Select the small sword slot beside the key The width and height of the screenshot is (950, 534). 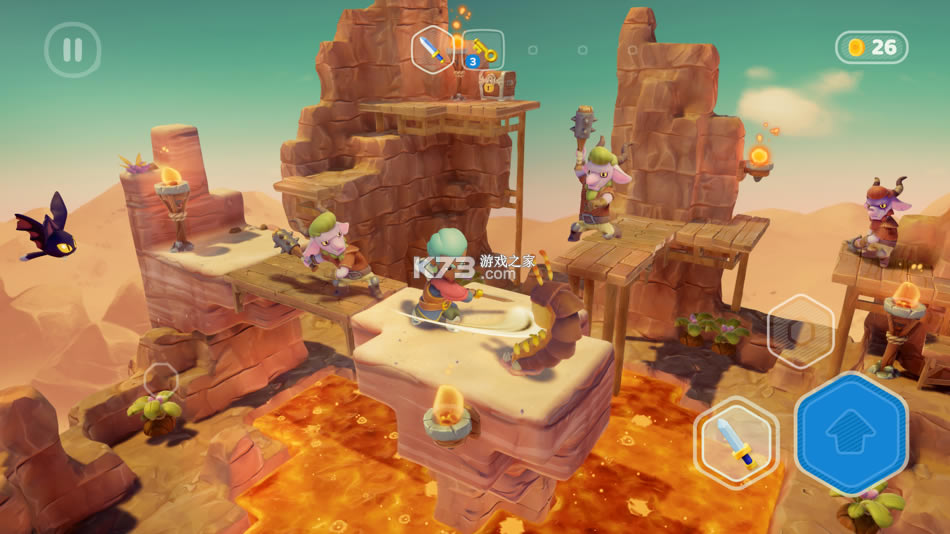coord(433,47)
